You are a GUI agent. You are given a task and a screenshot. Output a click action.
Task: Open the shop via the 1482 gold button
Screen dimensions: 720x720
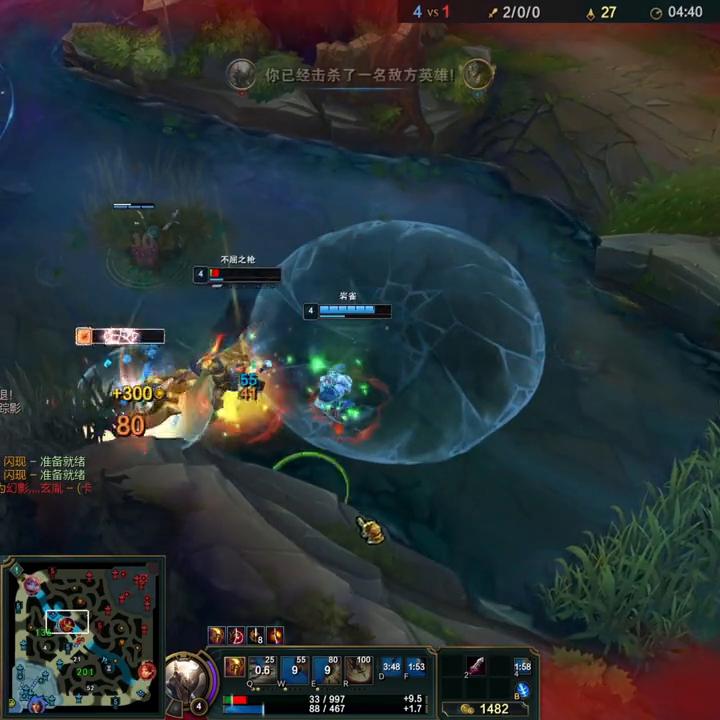(488, 709)
